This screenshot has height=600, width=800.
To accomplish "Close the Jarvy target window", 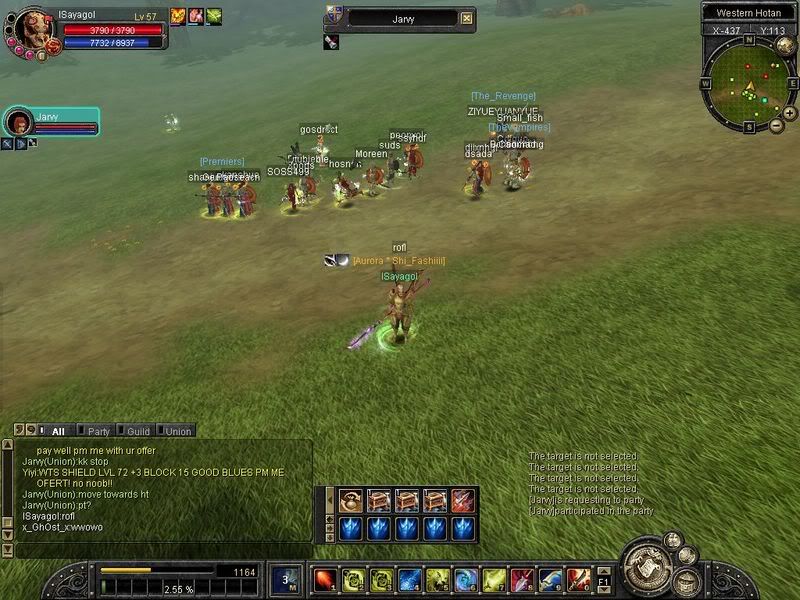I will click(x=467, y=18).
